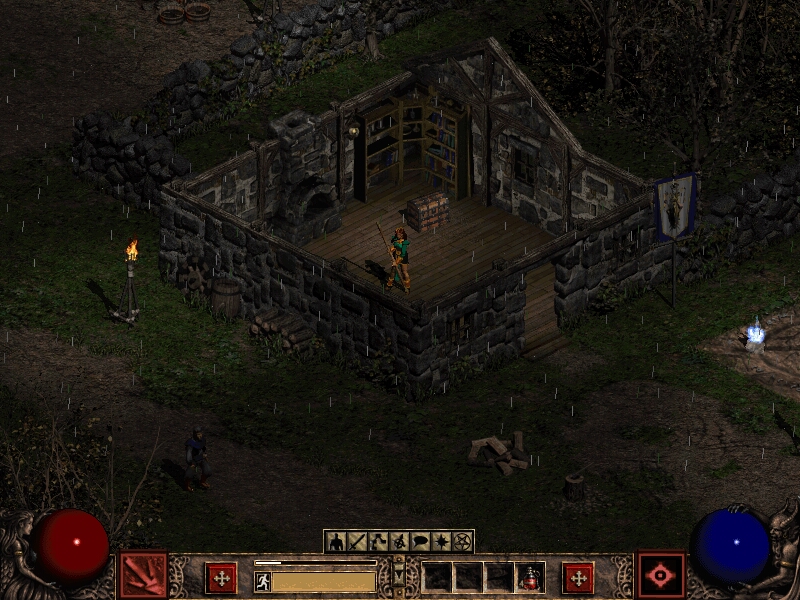Open the character sheet silhouette icon
The image size is (800, 600).
tap(336, 541)
